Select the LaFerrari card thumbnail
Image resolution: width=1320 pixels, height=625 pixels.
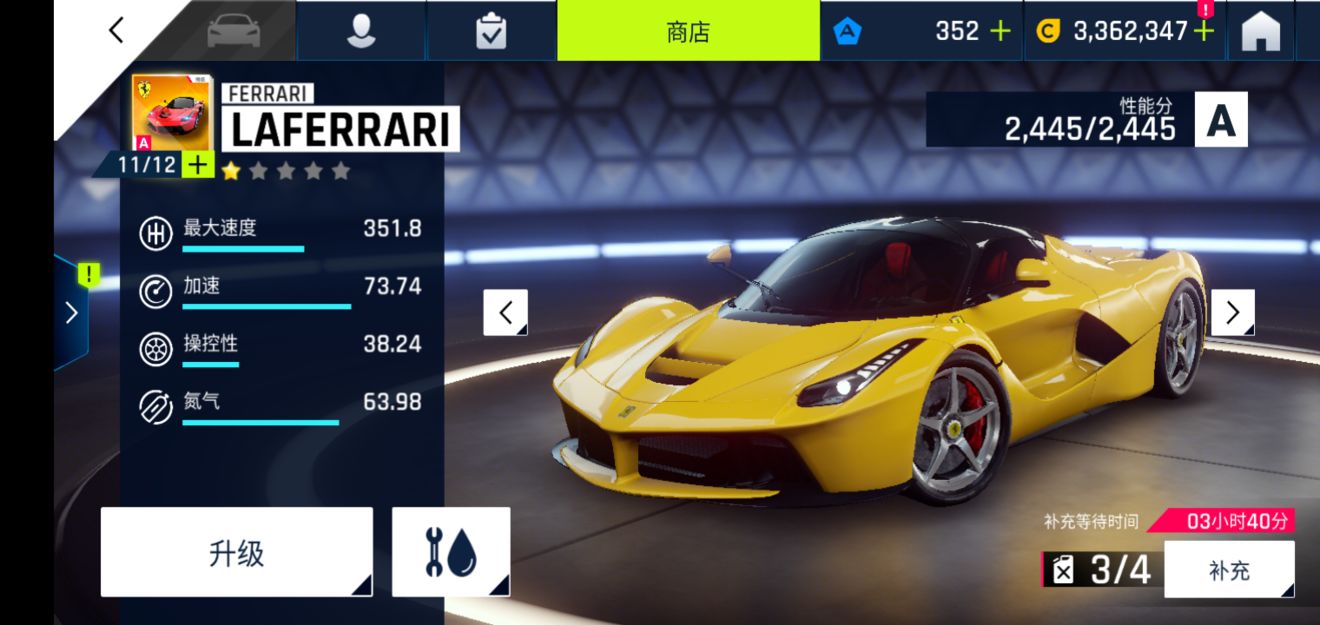point(171,113)
